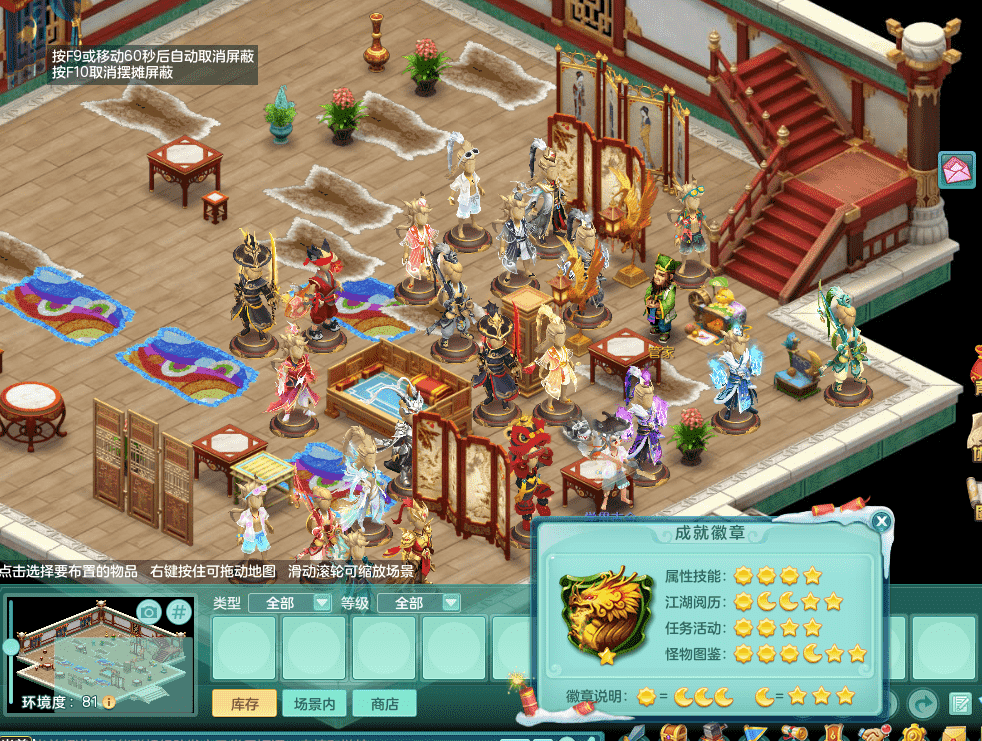The image size is (982, 741).
Task: Switch to the 场景内 in-scene tab
Action: coord(314,703)
